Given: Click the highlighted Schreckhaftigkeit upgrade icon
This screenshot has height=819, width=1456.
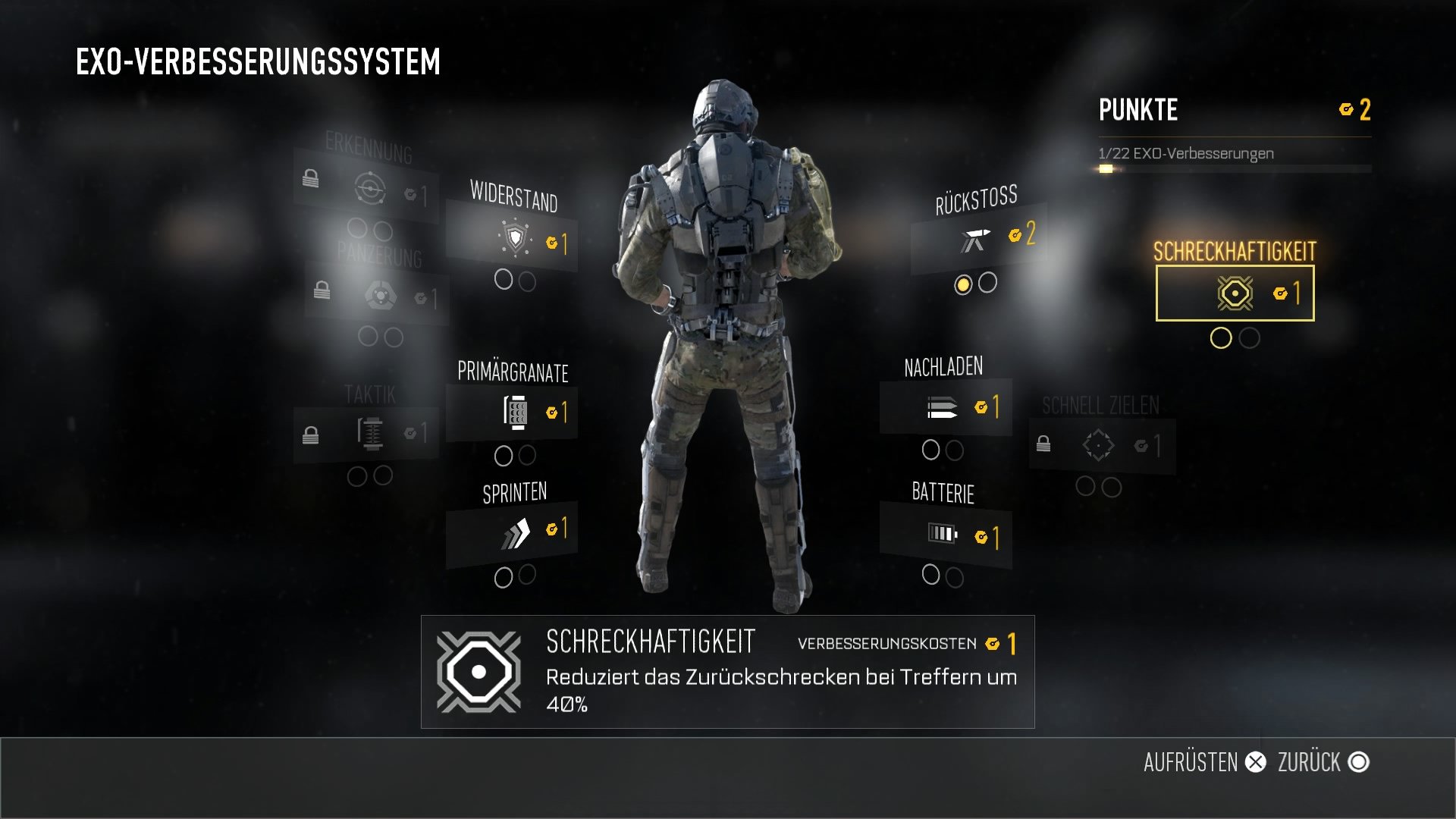Looking at the screenshot, I should click(x=1235, y=291).
